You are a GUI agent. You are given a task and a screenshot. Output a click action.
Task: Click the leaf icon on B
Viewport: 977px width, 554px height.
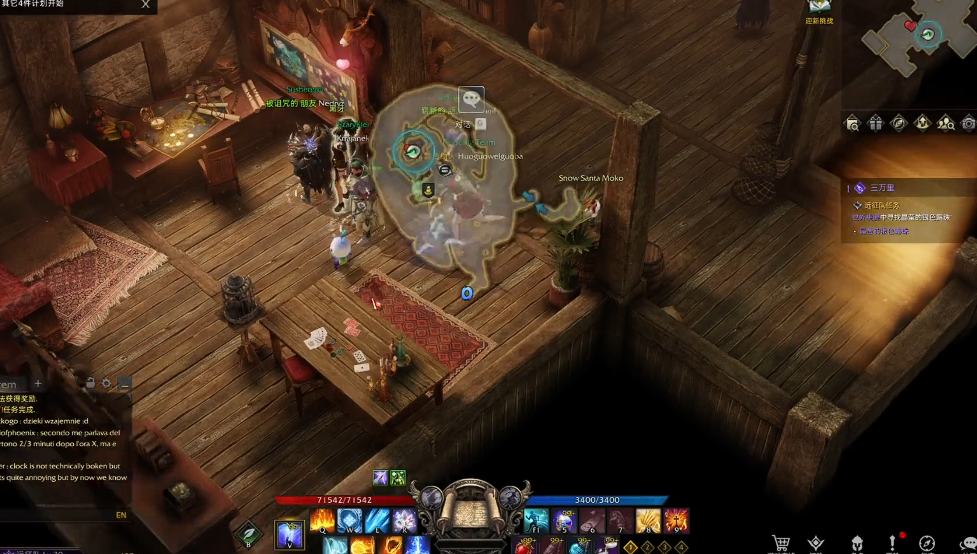tap(248, 535)
